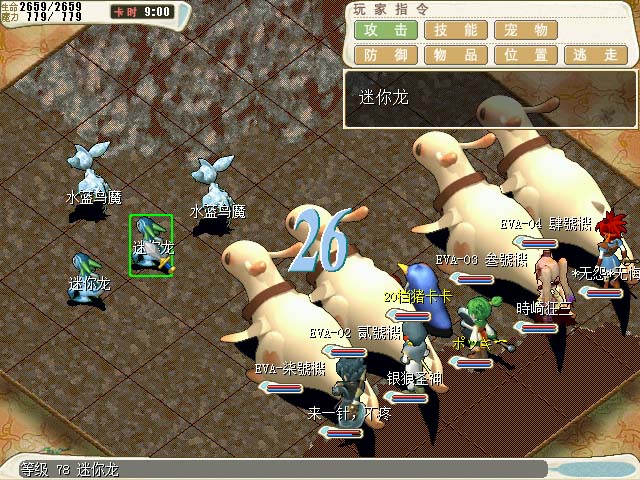
Task: Click the 位置 (Position) command
Action: pos(526,56)
